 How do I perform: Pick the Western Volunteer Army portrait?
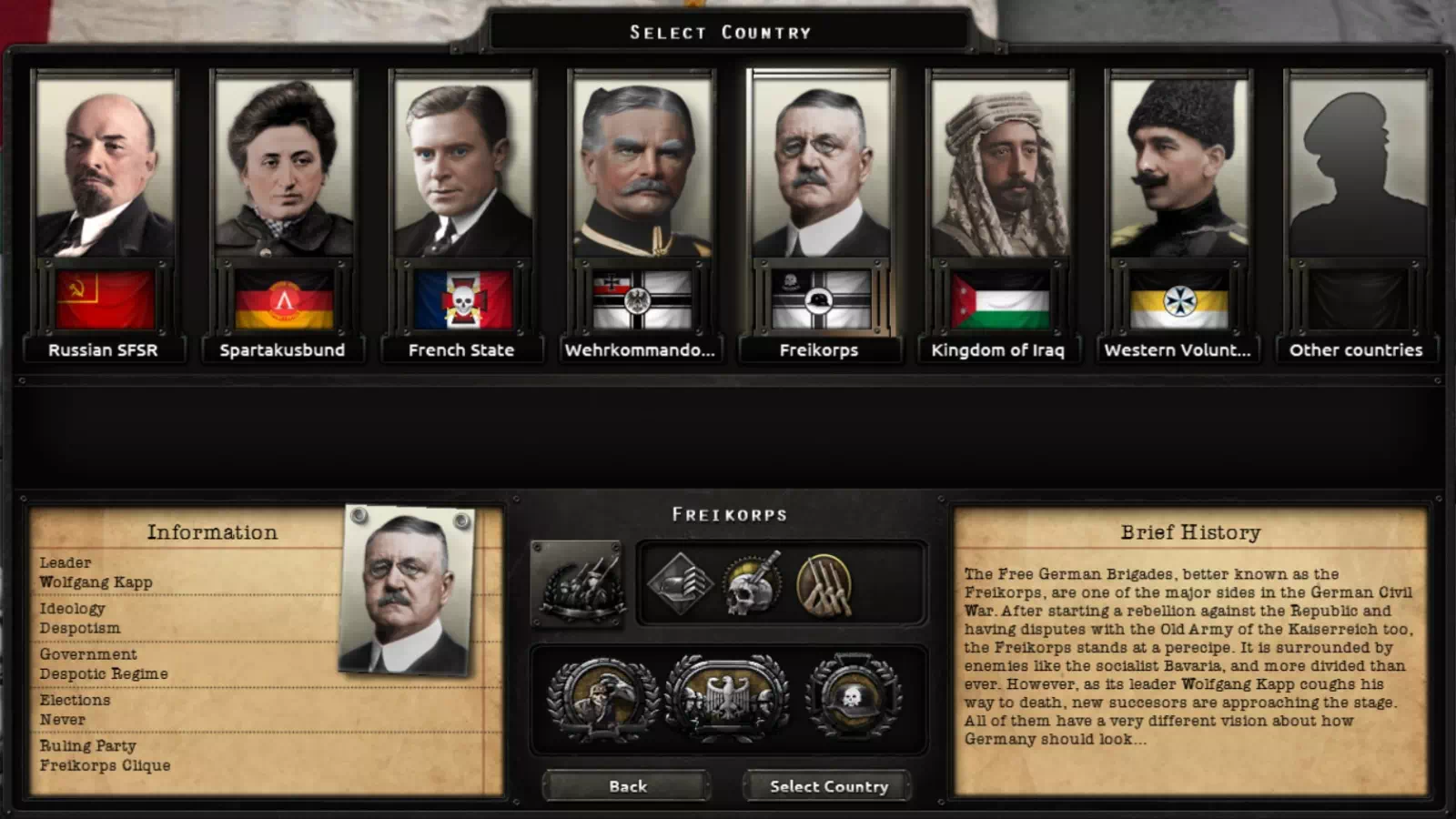[1178, 168]
